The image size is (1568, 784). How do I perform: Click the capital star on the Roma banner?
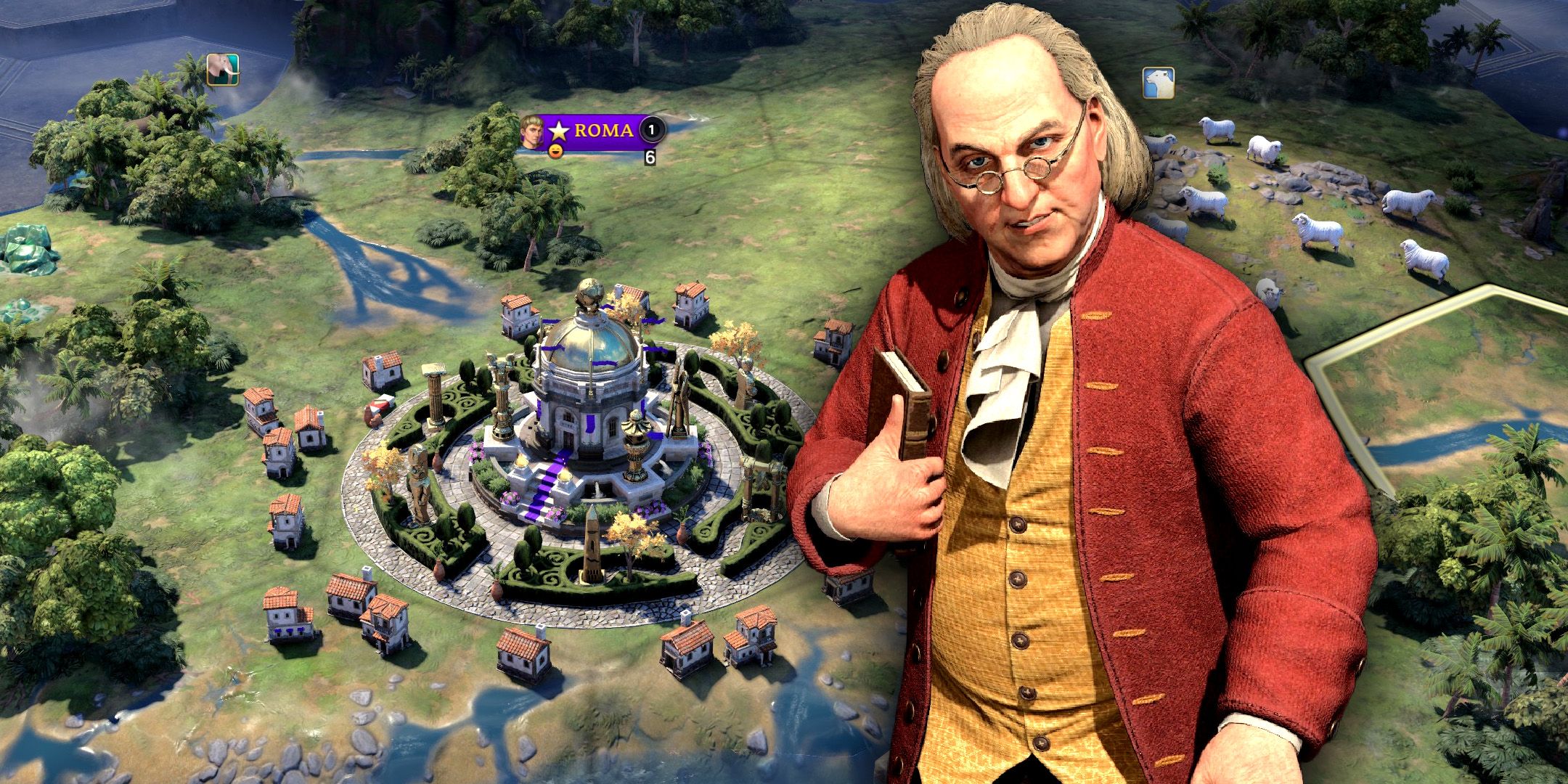click(558, 131)
